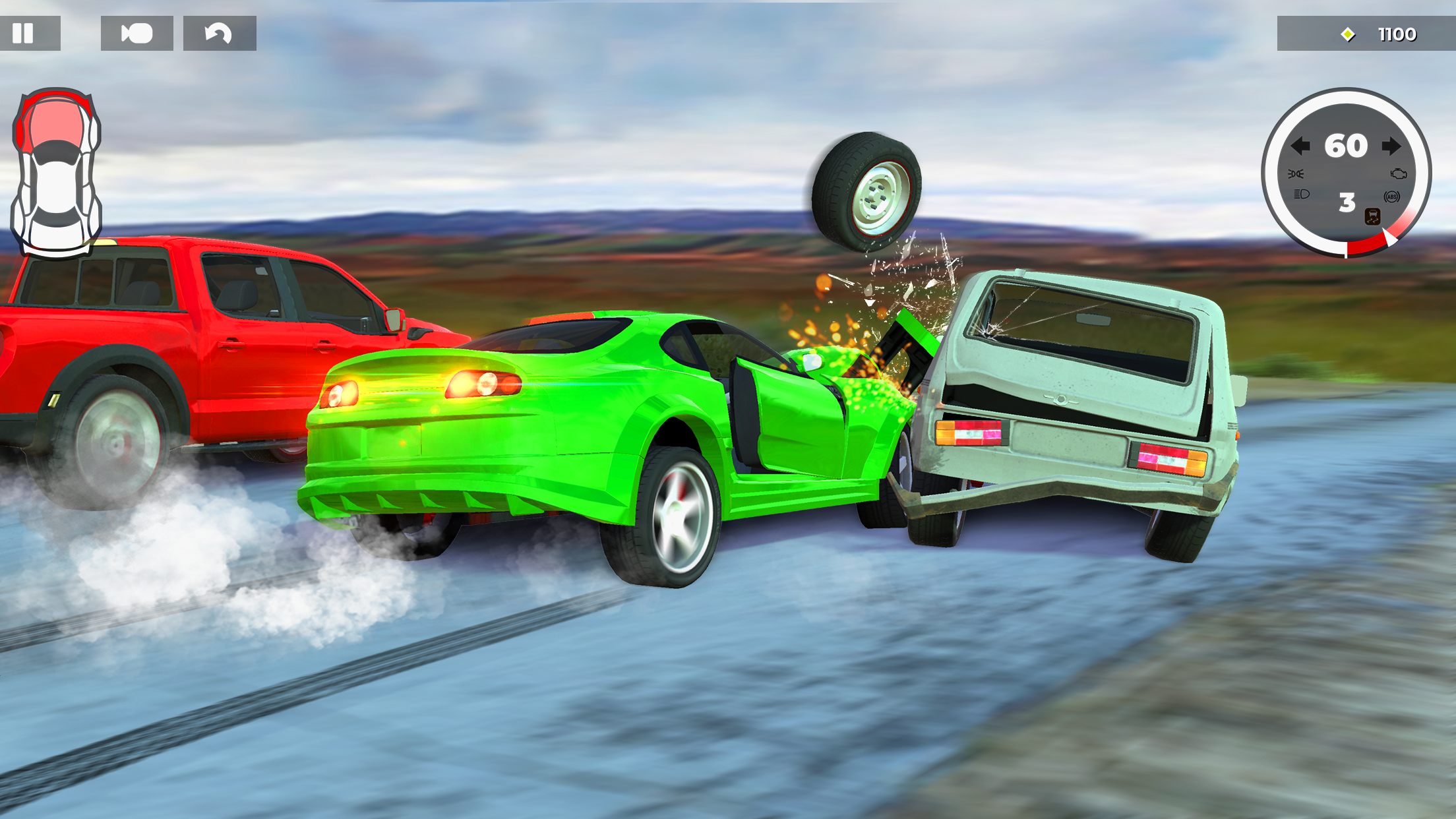The width and height of the screenshot is (1456, 819).
Task: Toggle the right turn arrow
Action: pyautogui.click(x=1391, y=146)
